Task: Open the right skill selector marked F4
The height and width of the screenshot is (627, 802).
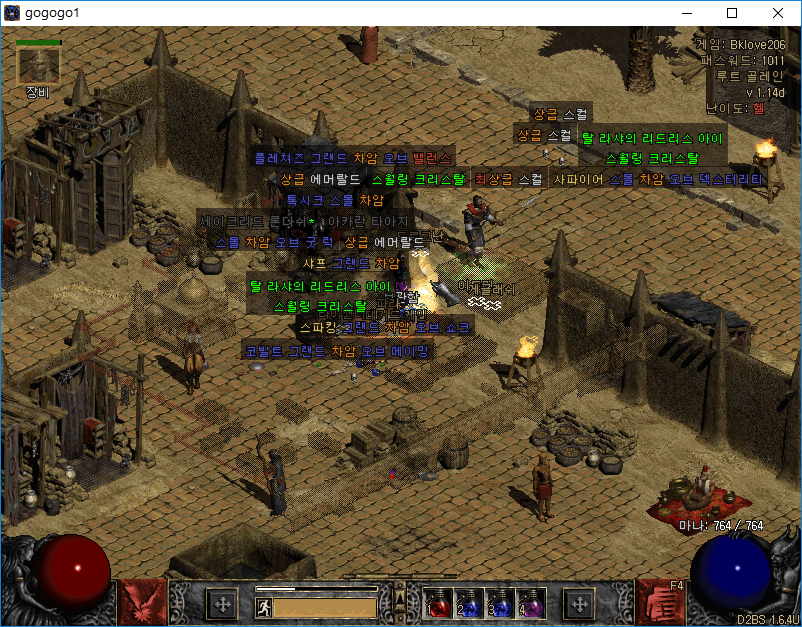Action: coord(661,601)
